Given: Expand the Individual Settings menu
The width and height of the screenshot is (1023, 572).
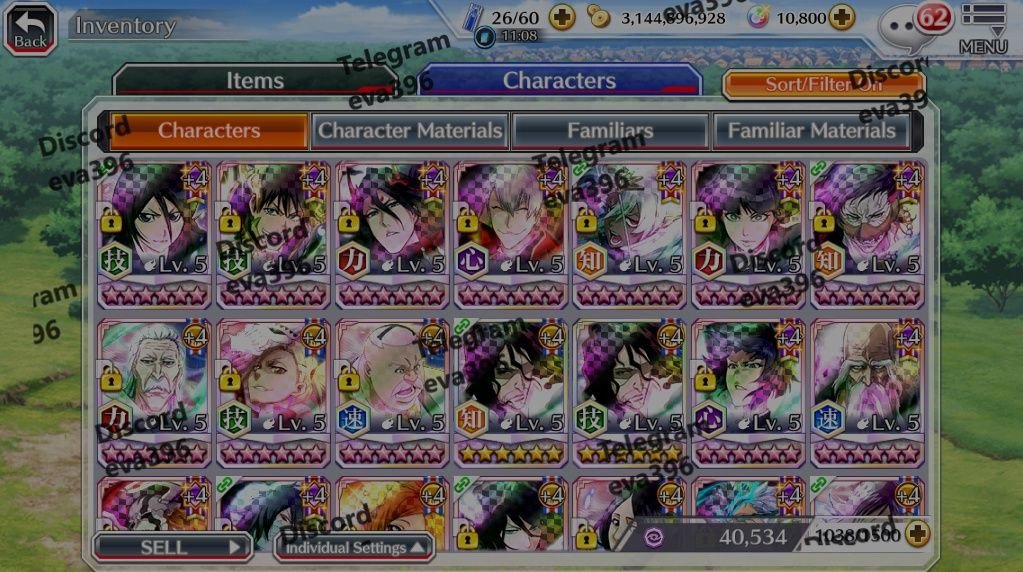Looking at the screenshot, I should pos(356,547).
